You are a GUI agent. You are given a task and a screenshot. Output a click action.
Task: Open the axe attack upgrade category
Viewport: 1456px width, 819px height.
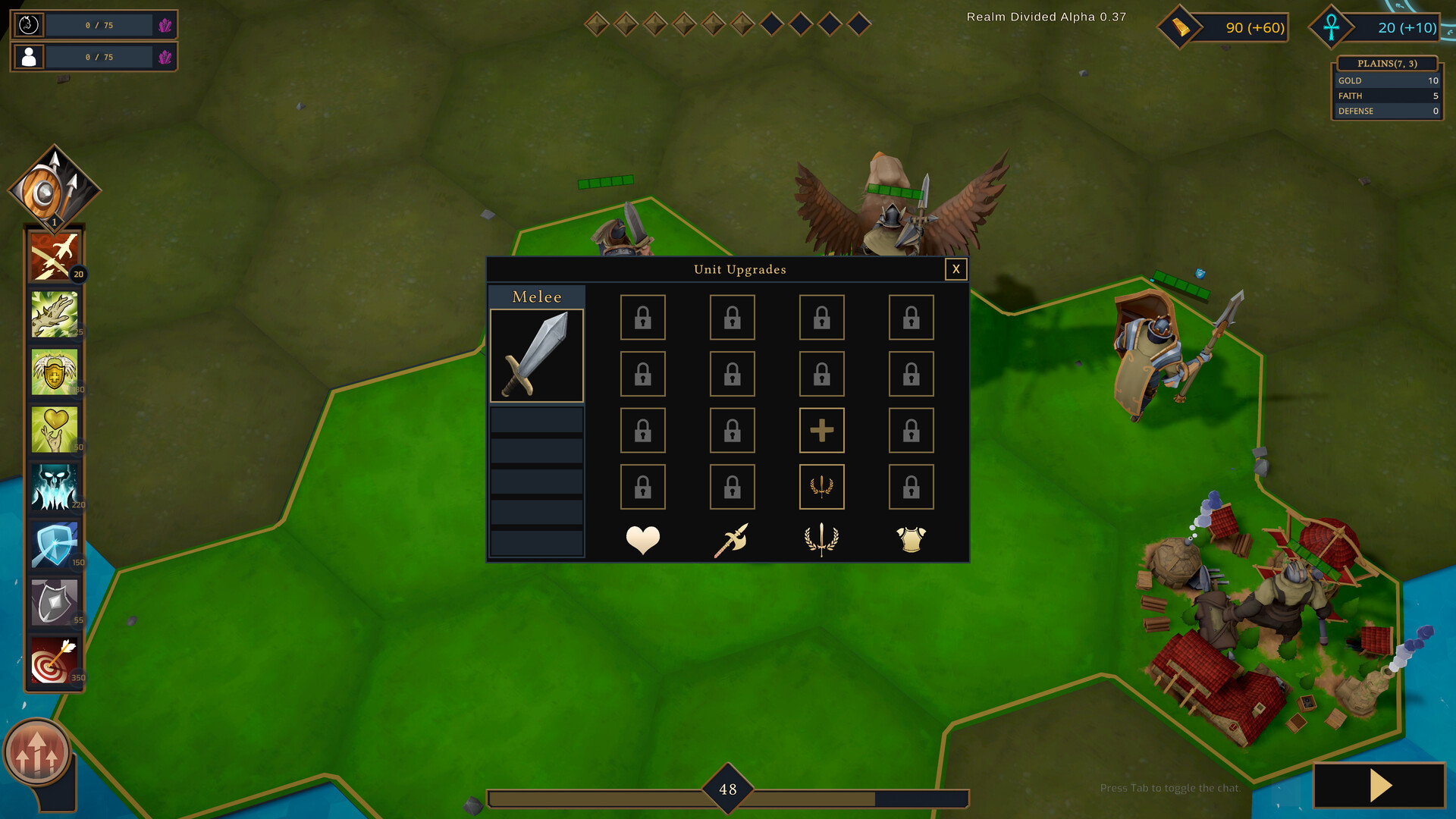pos(732,538)
